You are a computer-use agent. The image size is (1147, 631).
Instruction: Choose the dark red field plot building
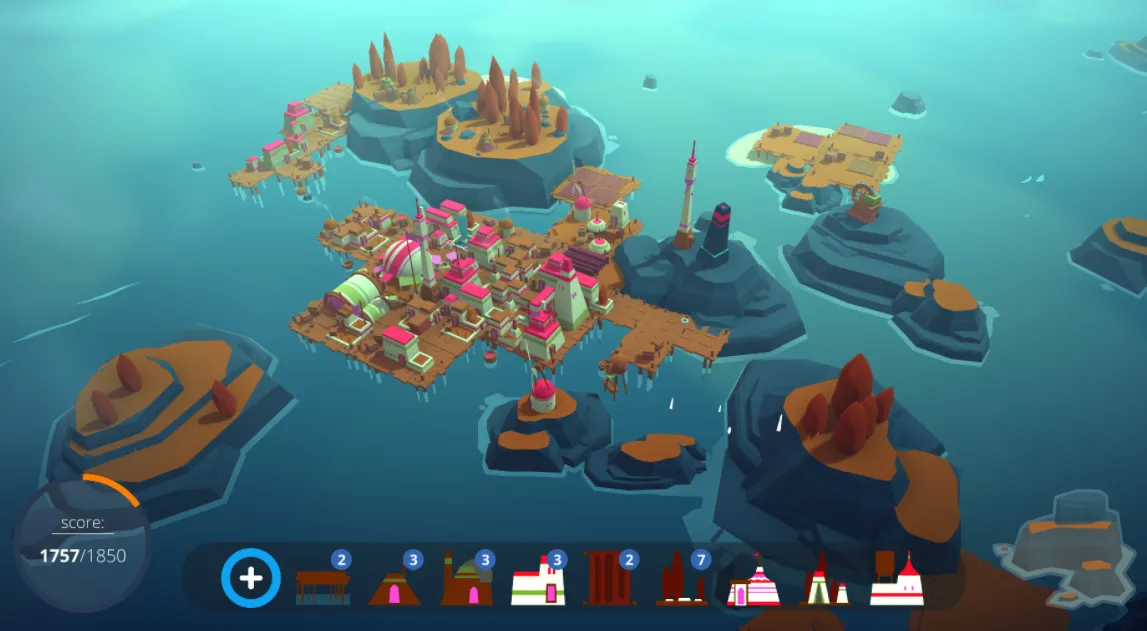[608, 580]
